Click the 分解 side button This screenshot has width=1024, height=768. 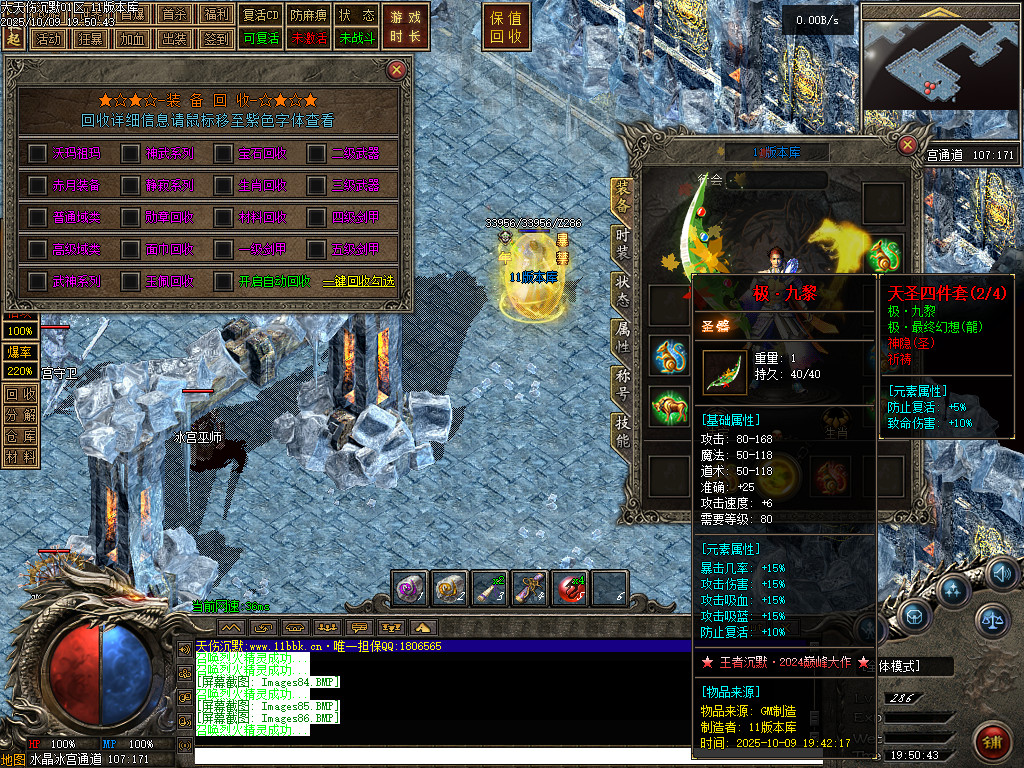pos(20,415)
